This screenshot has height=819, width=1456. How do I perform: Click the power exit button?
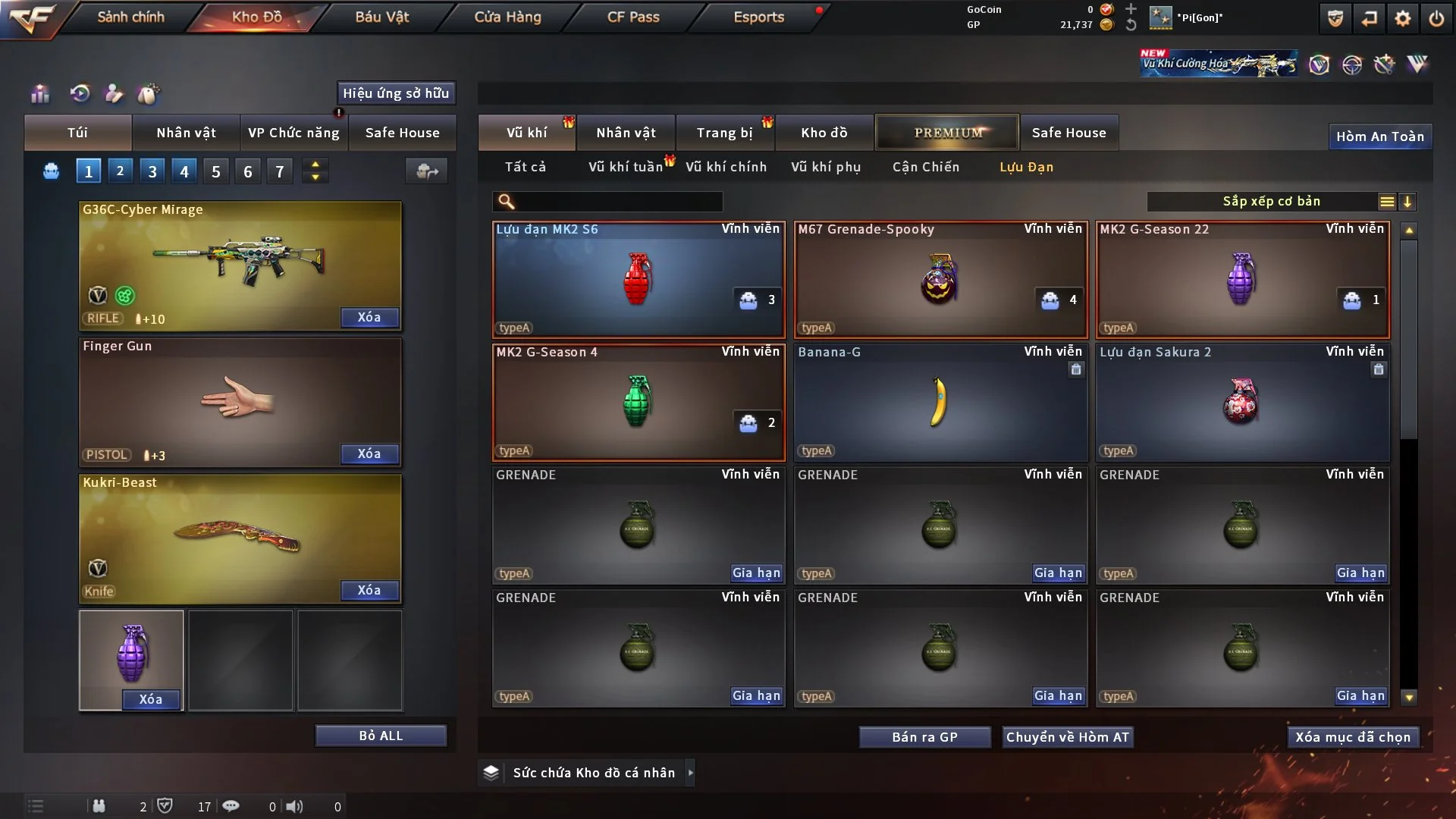[x=1436, y=18]
